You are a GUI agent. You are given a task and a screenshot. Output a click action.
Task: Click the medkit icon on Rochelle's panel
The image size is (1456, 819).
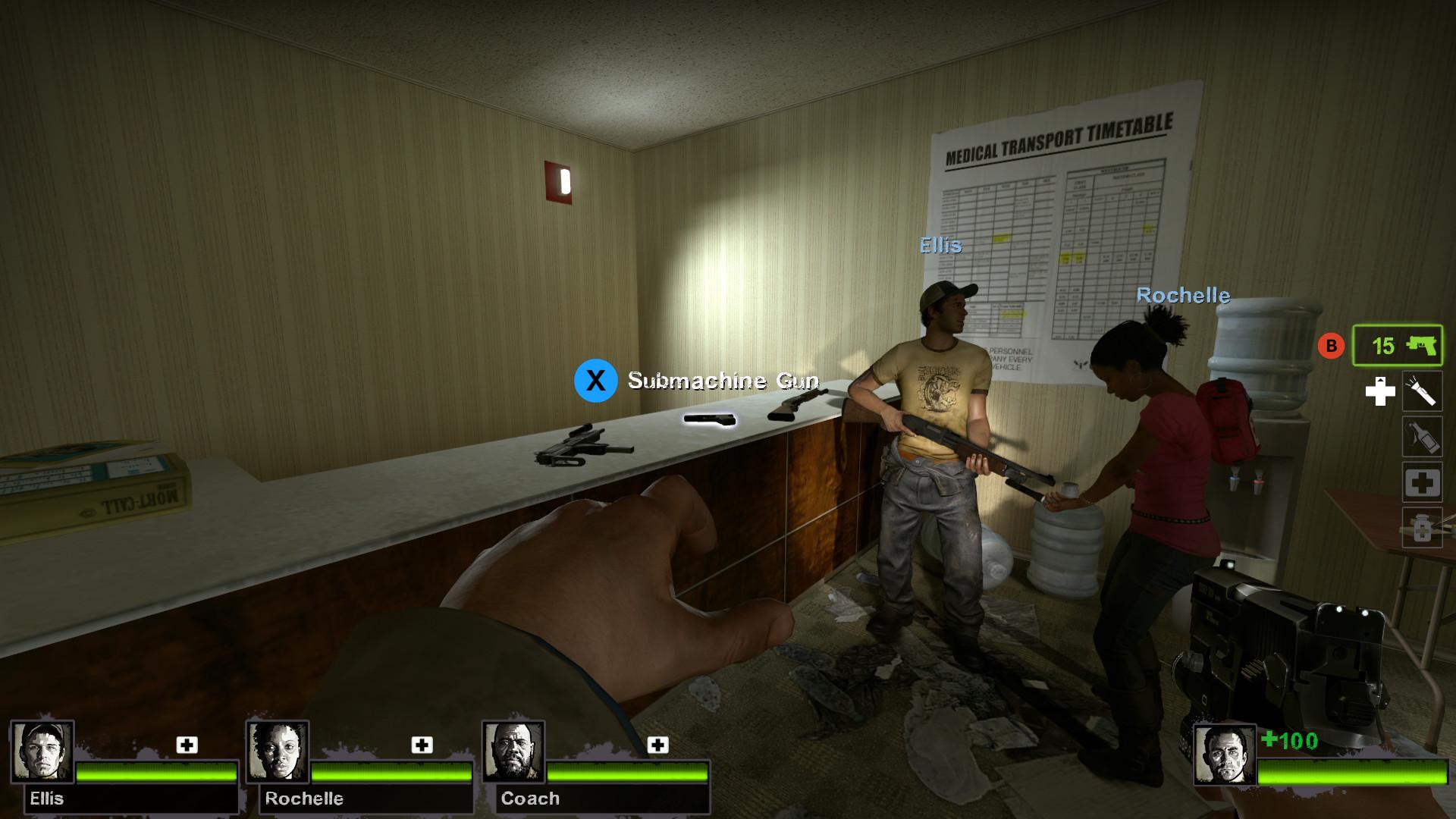[422, 745]
